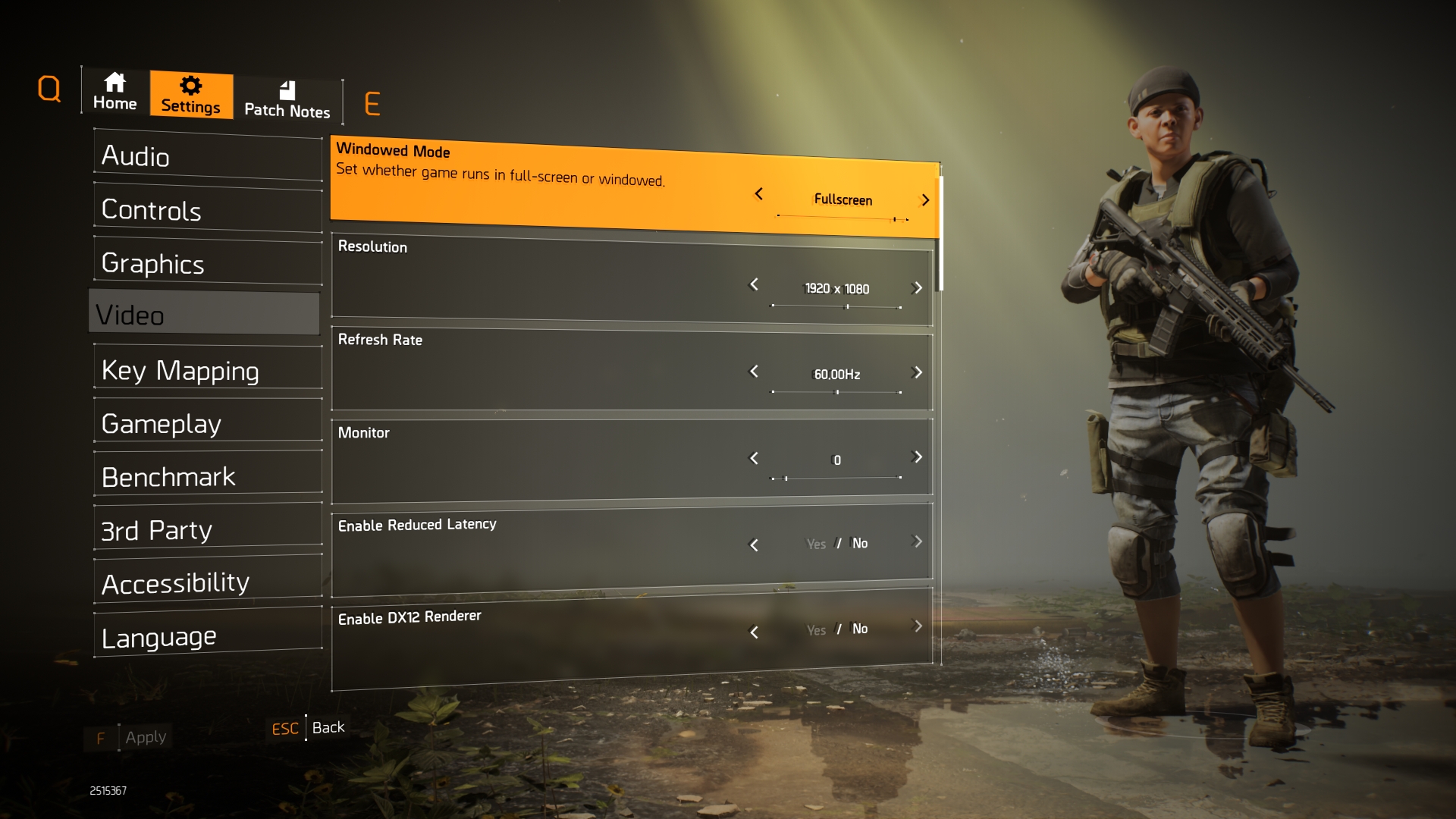1456x819 pixels.
Task: Click the left arrow for Resolution
Action: [x=754, y=284]
